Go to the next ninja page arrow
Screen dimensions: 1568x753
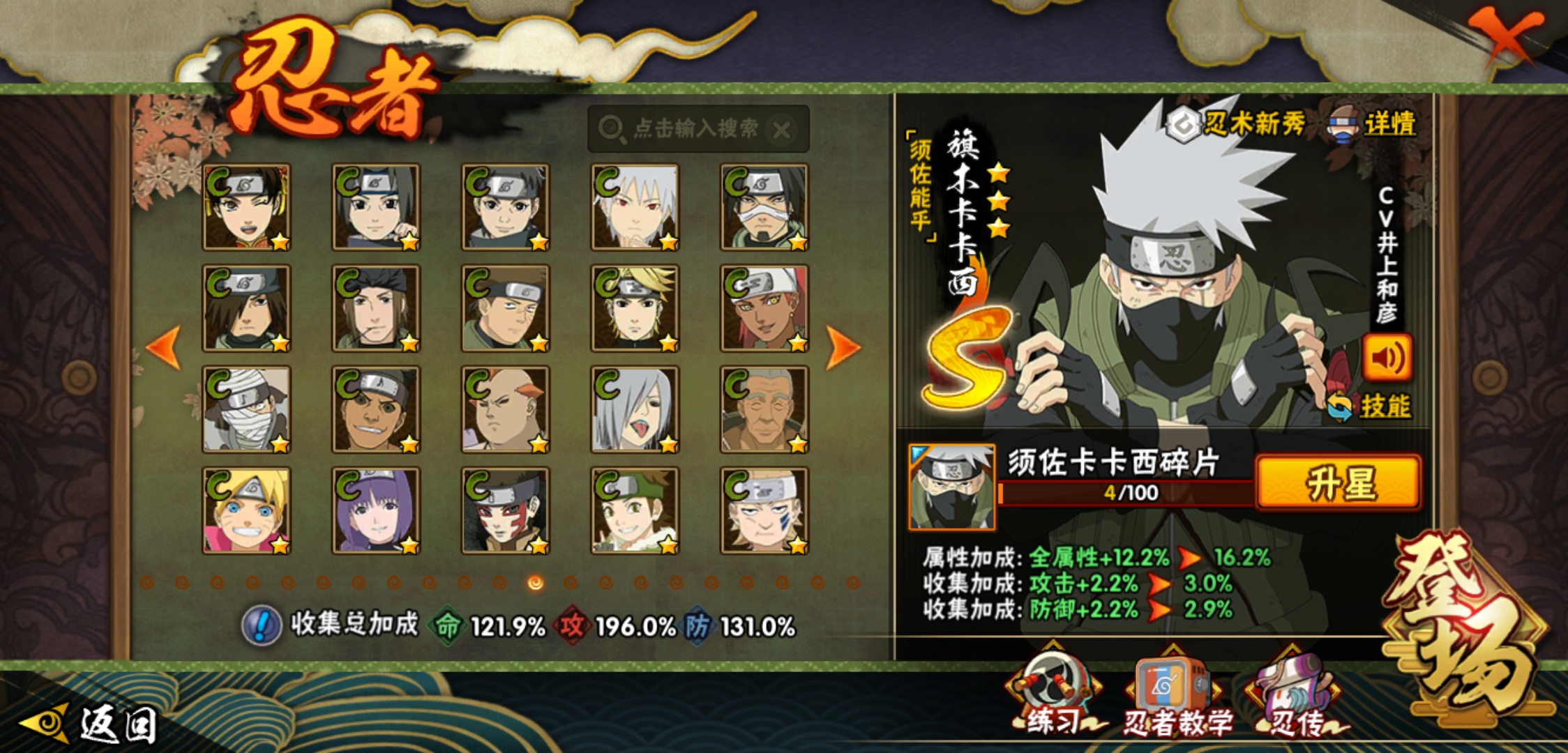tap(842, 347)
